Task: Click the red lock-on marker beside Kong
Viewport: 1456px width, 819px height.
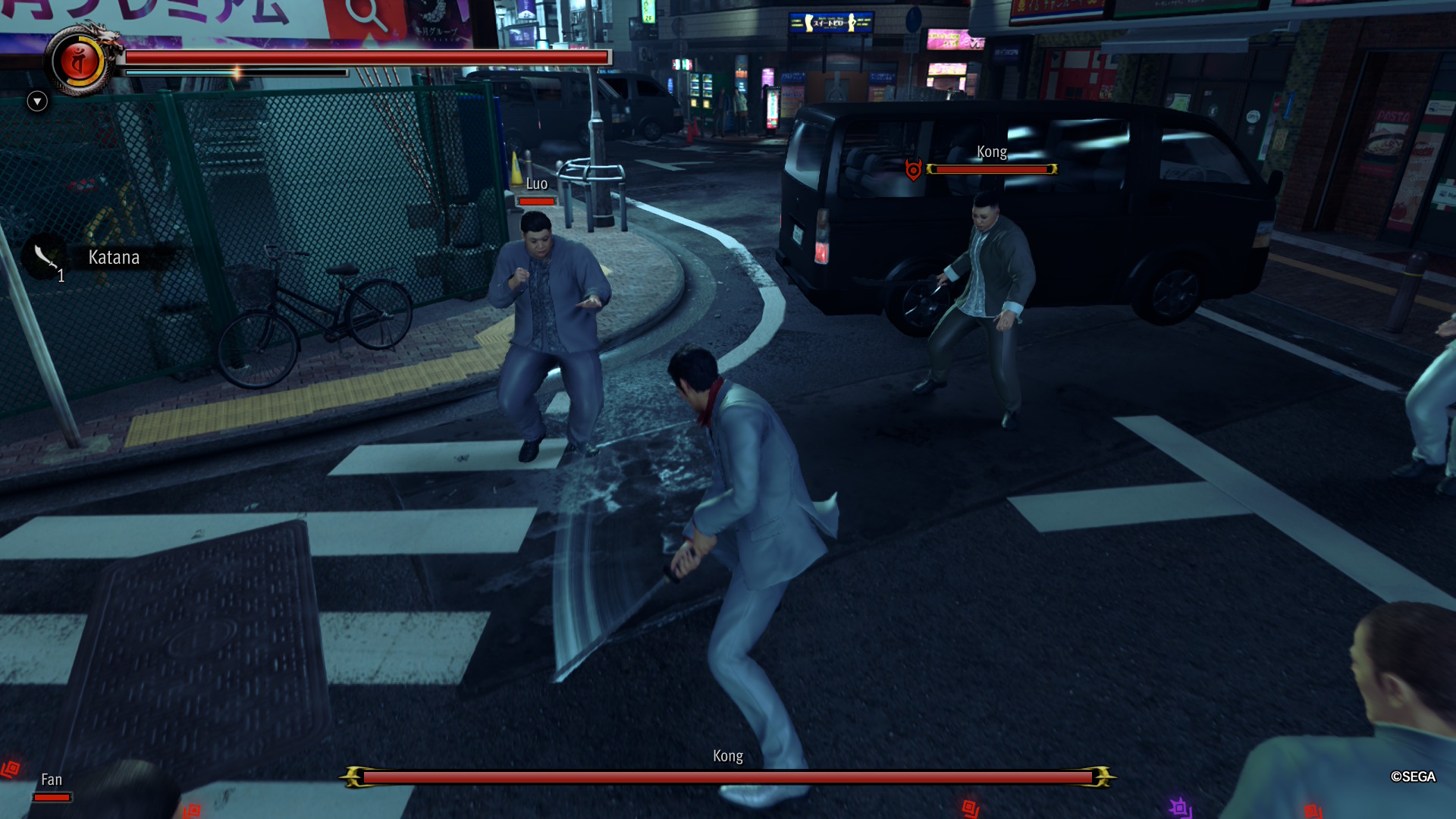Action: (913, 170)
